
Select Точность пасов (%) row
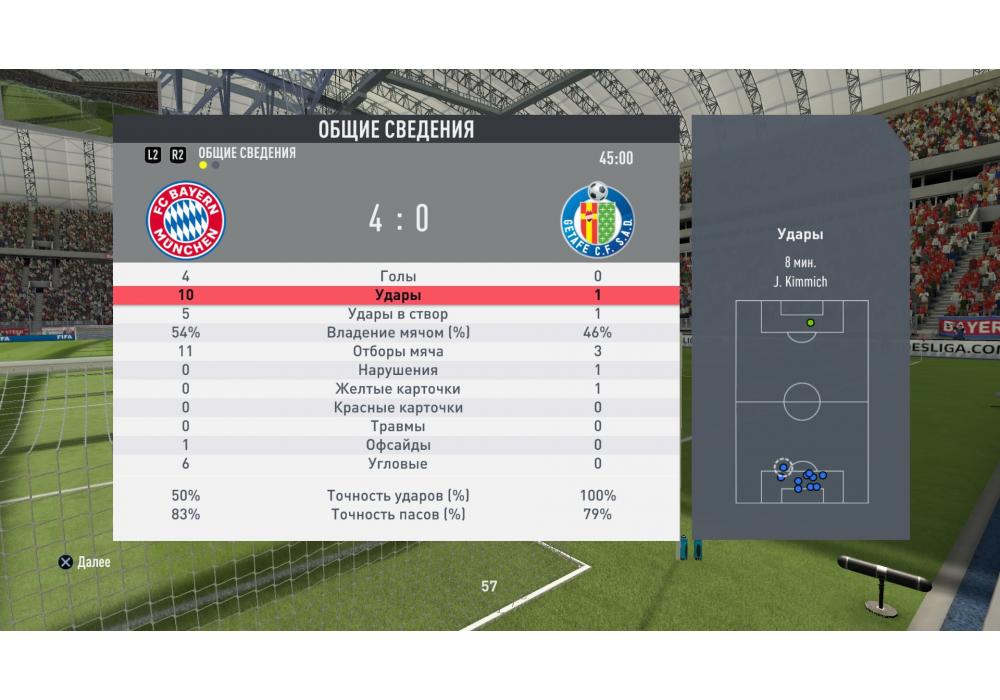(397, 515)
